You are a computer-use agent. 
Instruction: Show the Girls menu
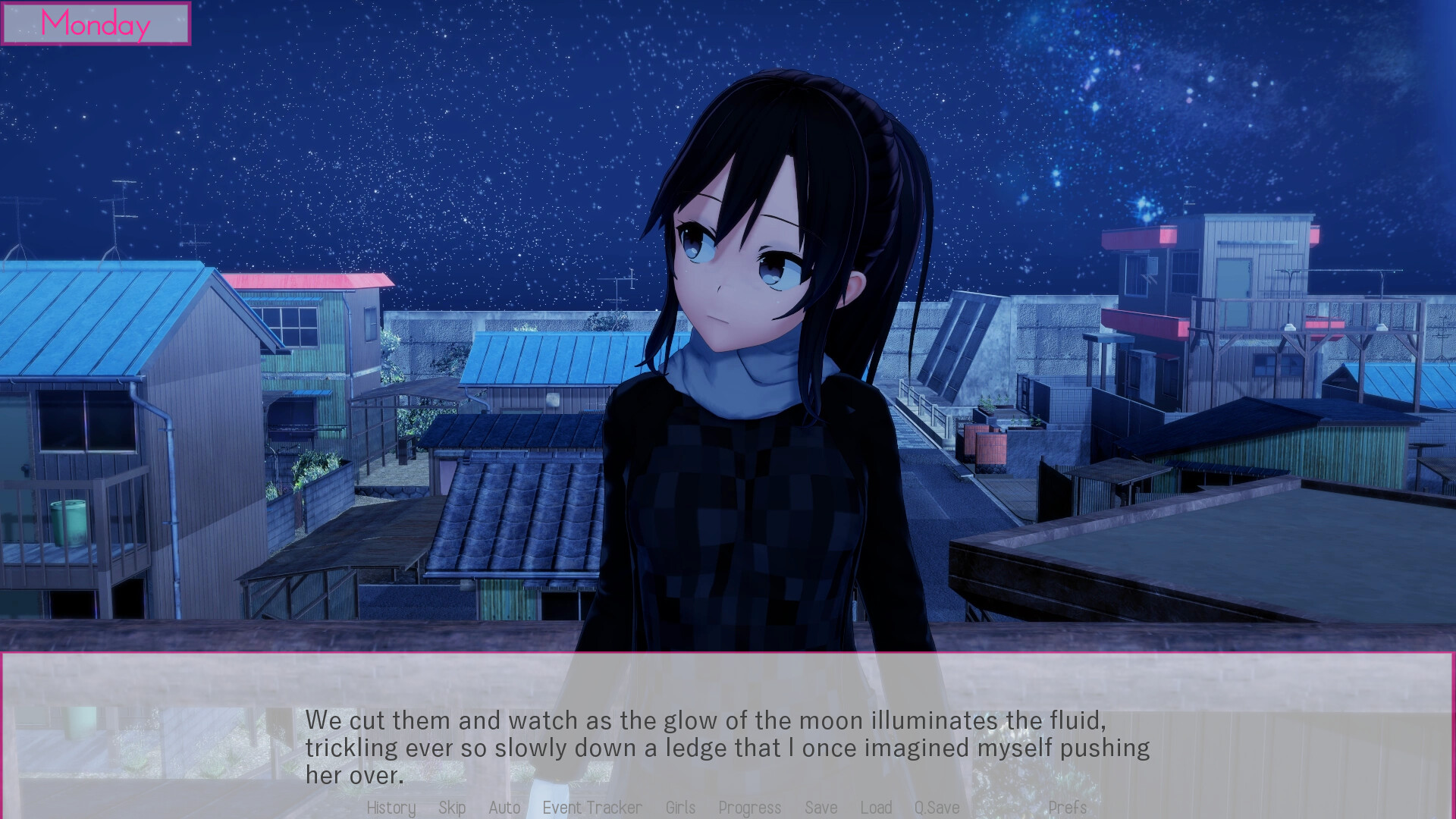tap(680, 808)
